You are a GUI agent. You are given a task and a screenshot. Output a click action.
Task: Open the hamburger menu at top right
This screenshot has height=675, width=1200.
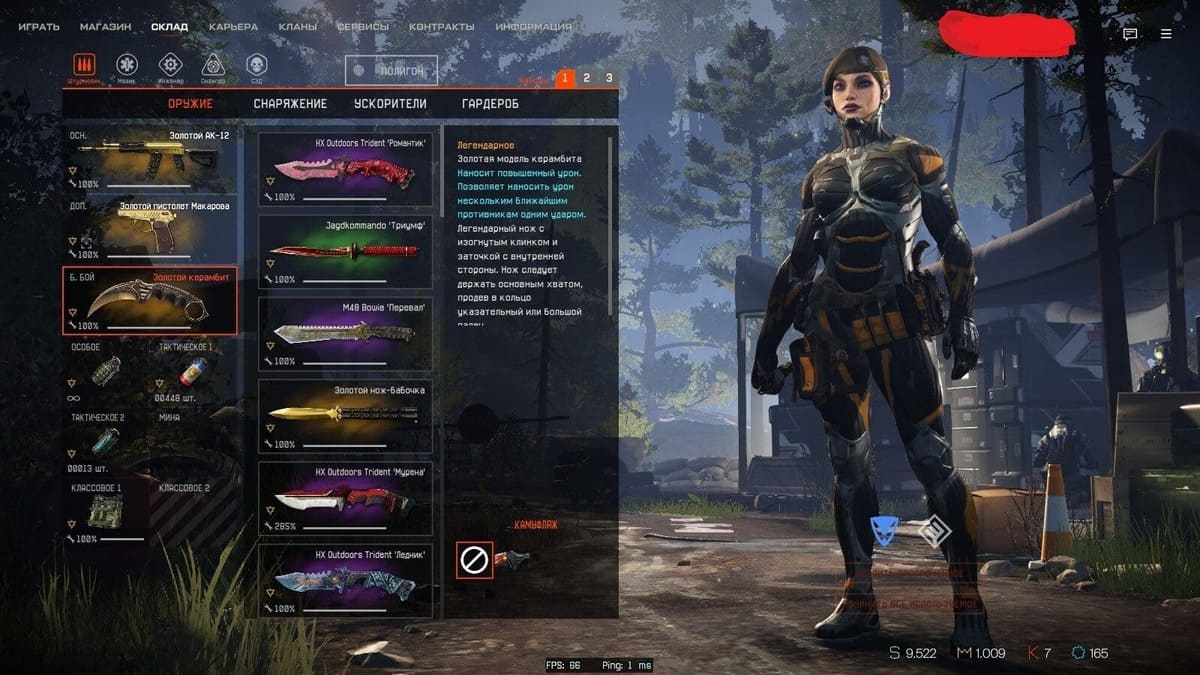coord(1166,33)
